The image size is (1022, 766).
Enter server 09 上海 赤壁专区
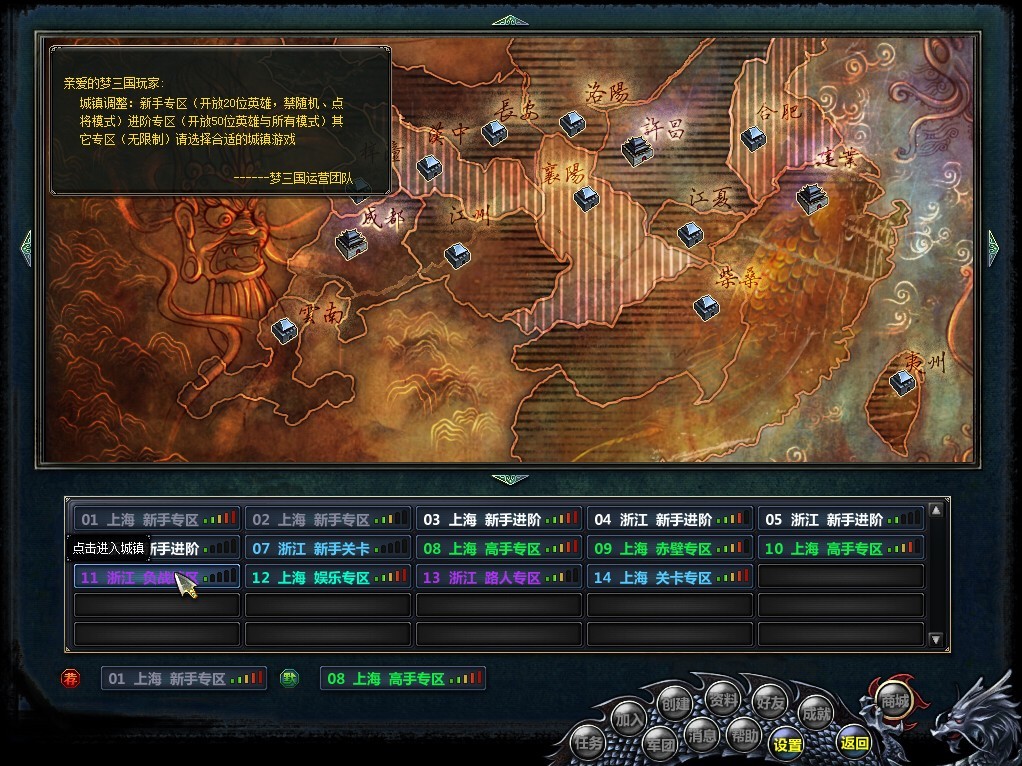pos(671,548)
